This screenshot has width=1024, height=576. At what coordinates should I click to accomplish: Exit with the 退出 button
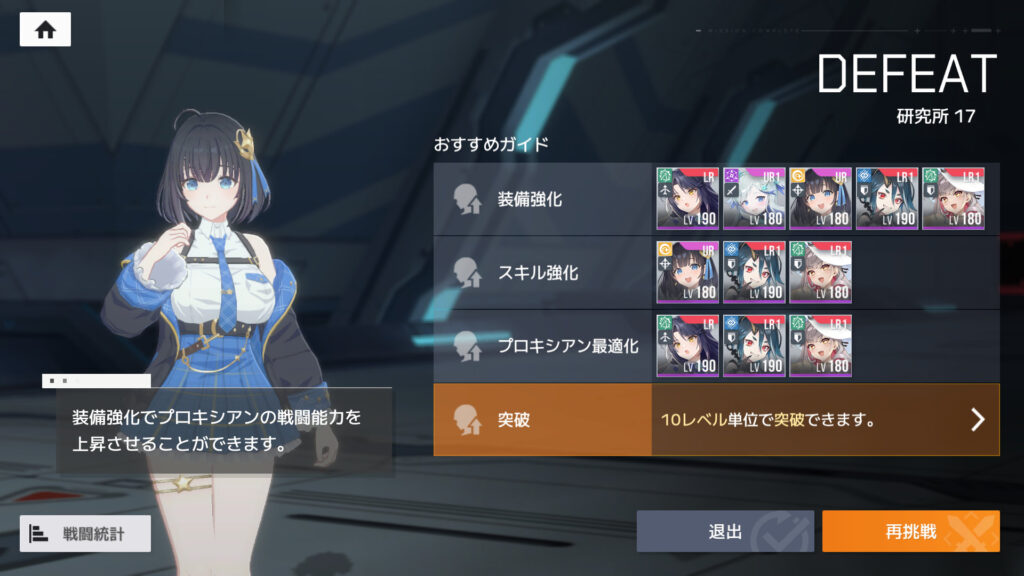tap(724, 531)
